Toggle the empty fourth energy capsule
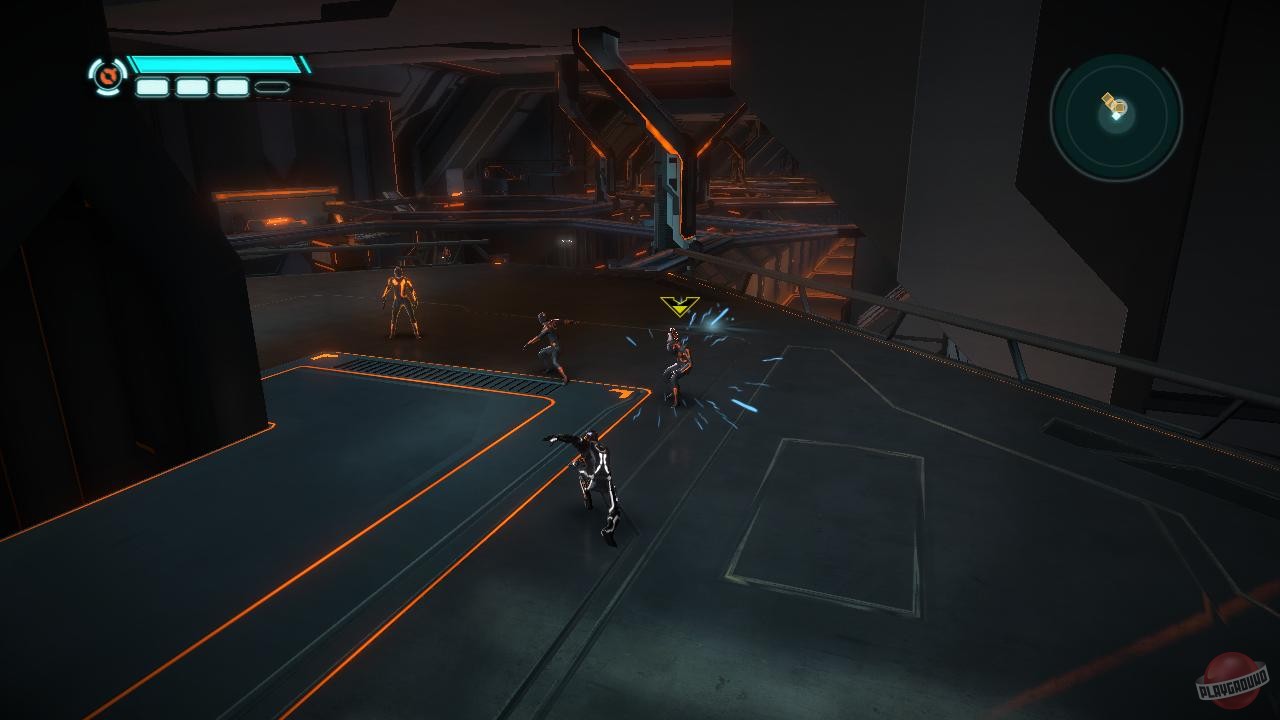The width and height of the screenshot is (1280, 720). click(271, 88)
